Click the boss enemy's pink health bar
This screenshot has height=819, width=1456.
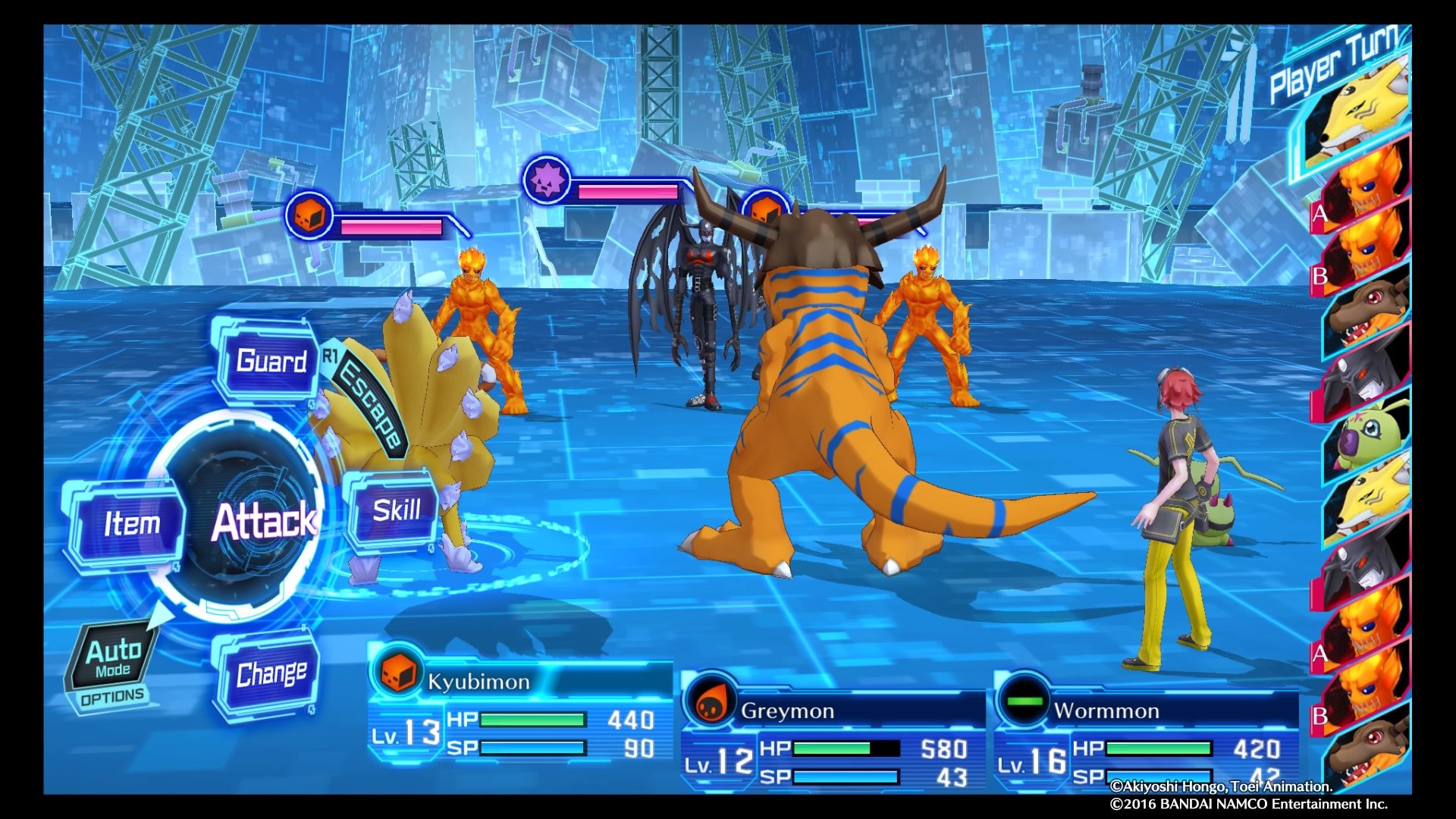[x=629, y=191]
